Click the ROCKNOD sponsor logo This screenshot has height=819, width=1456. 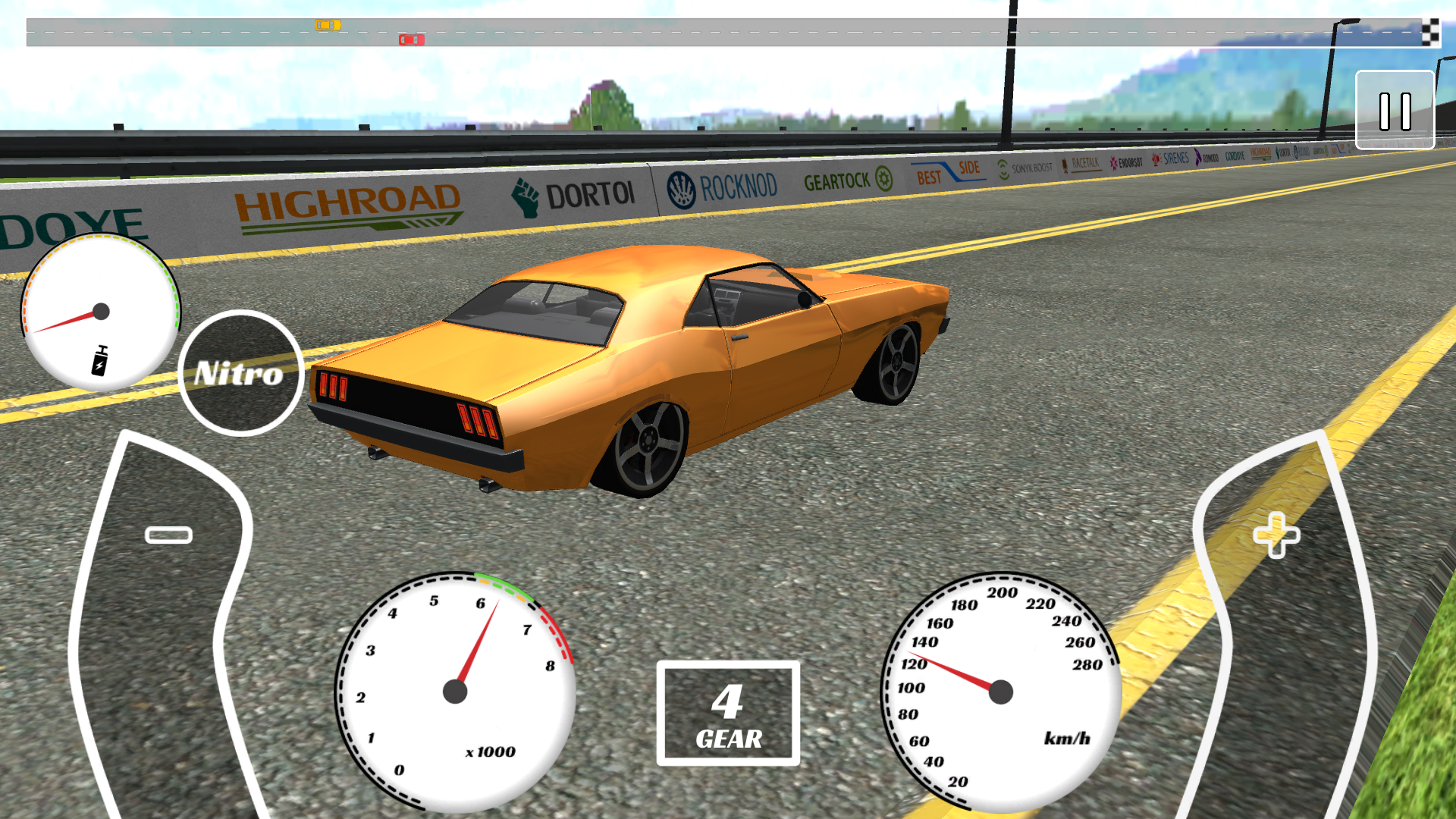pos(719,183)
